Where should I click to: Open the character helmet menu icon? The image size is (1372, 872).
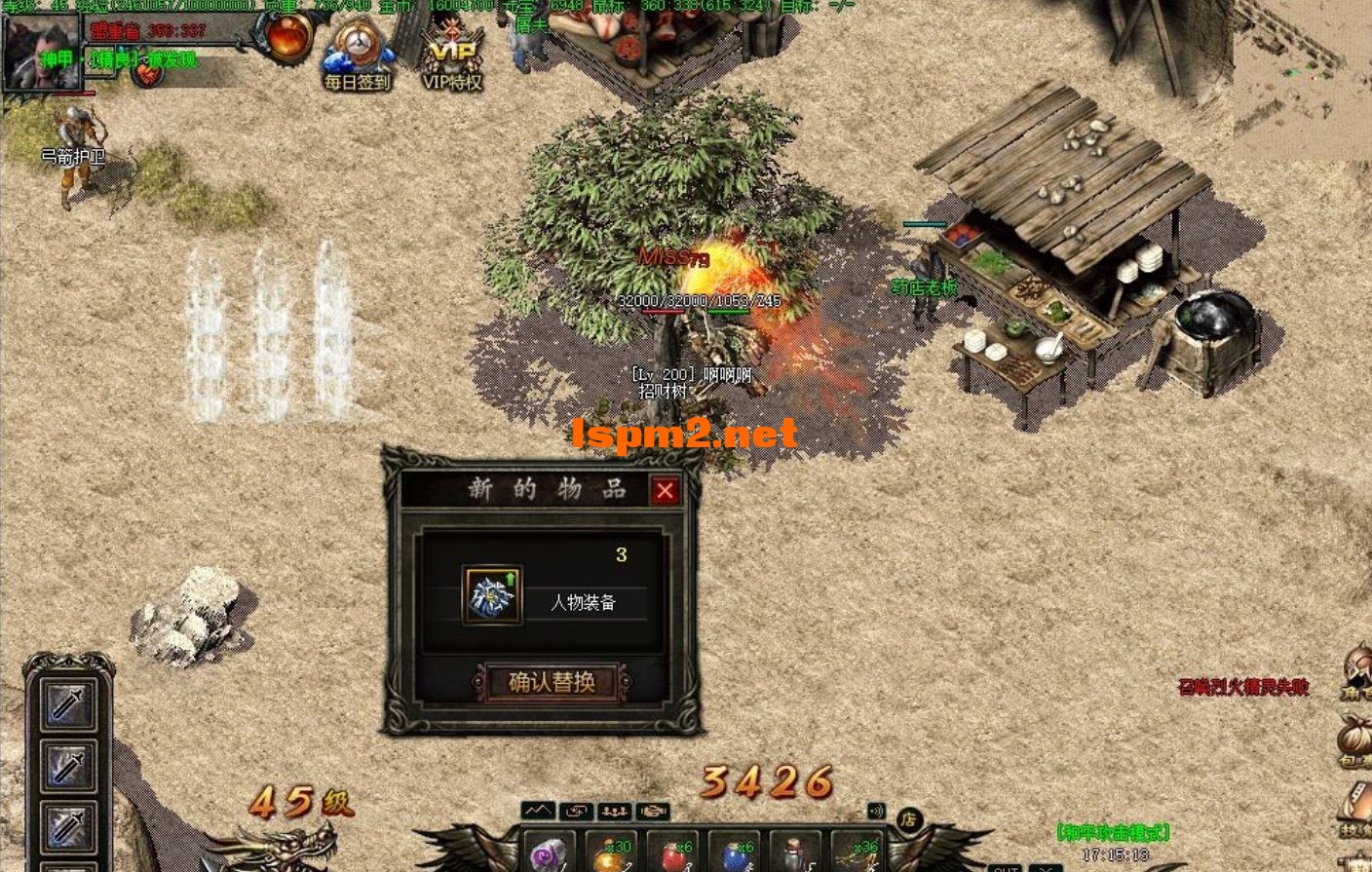pos(1355,672)
